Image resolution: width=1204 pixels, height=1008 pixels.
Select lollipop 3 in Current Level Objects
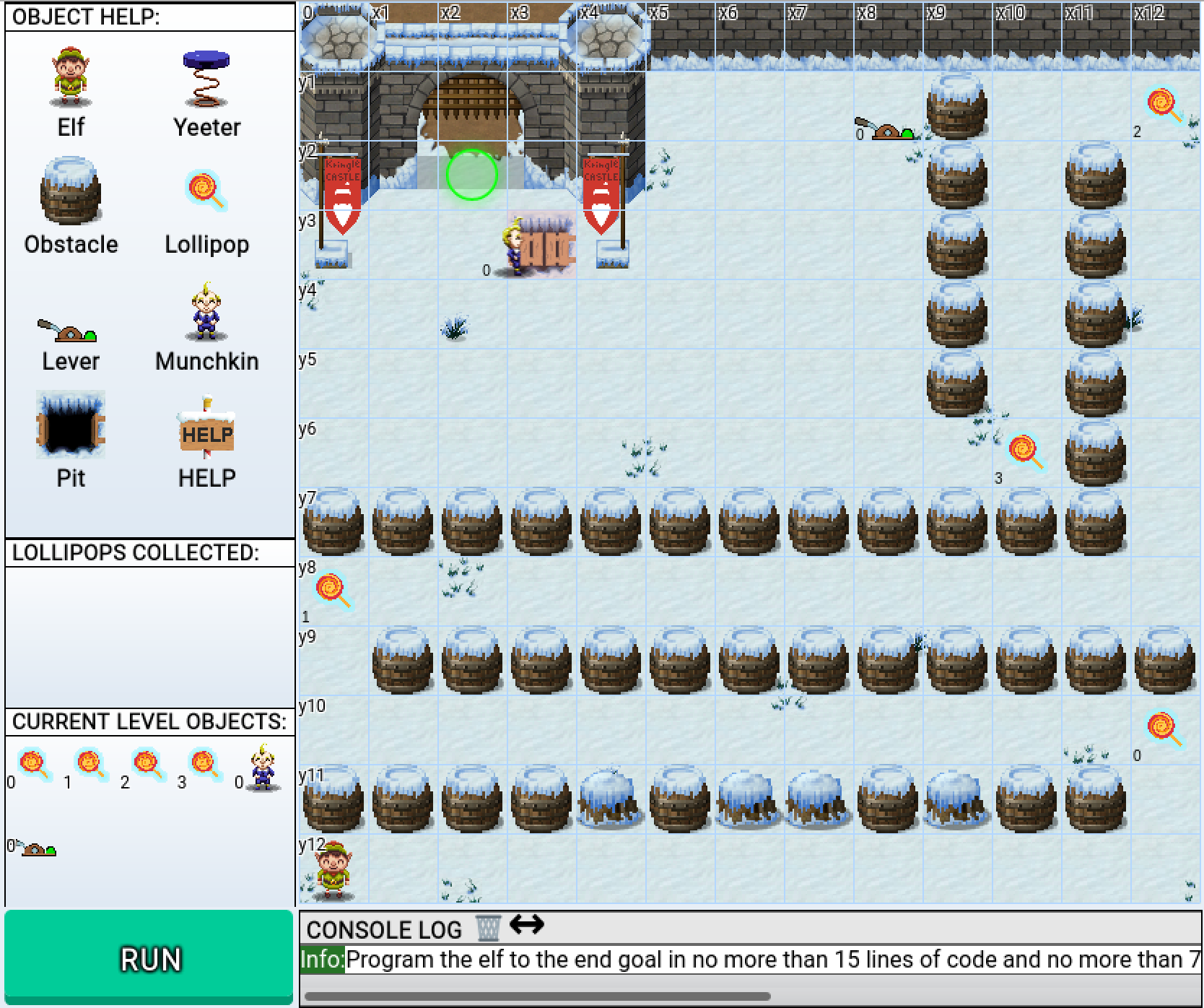204,765
